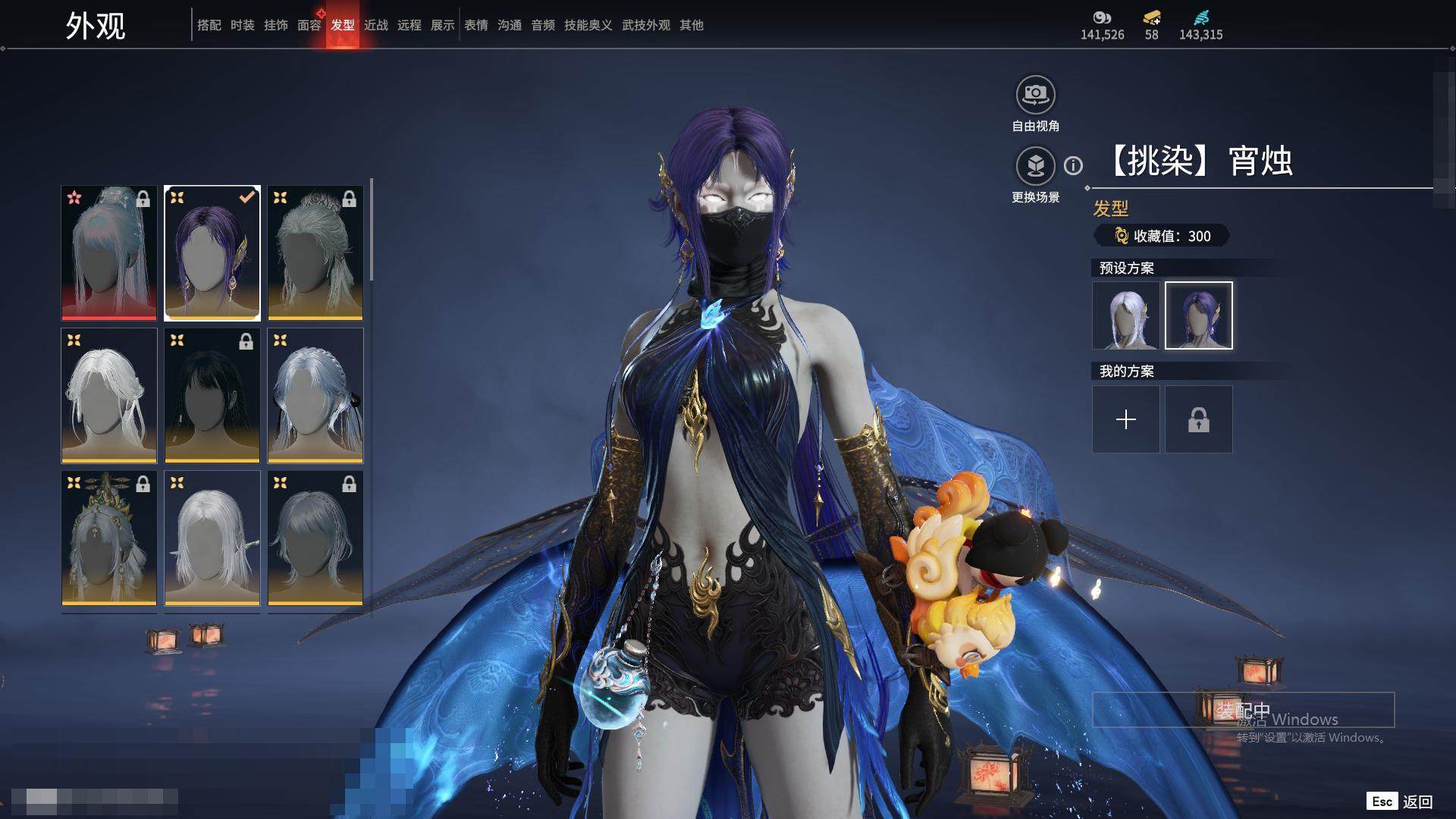
Task: Open the 近战 weapon appearance tab
Action: 375,25
